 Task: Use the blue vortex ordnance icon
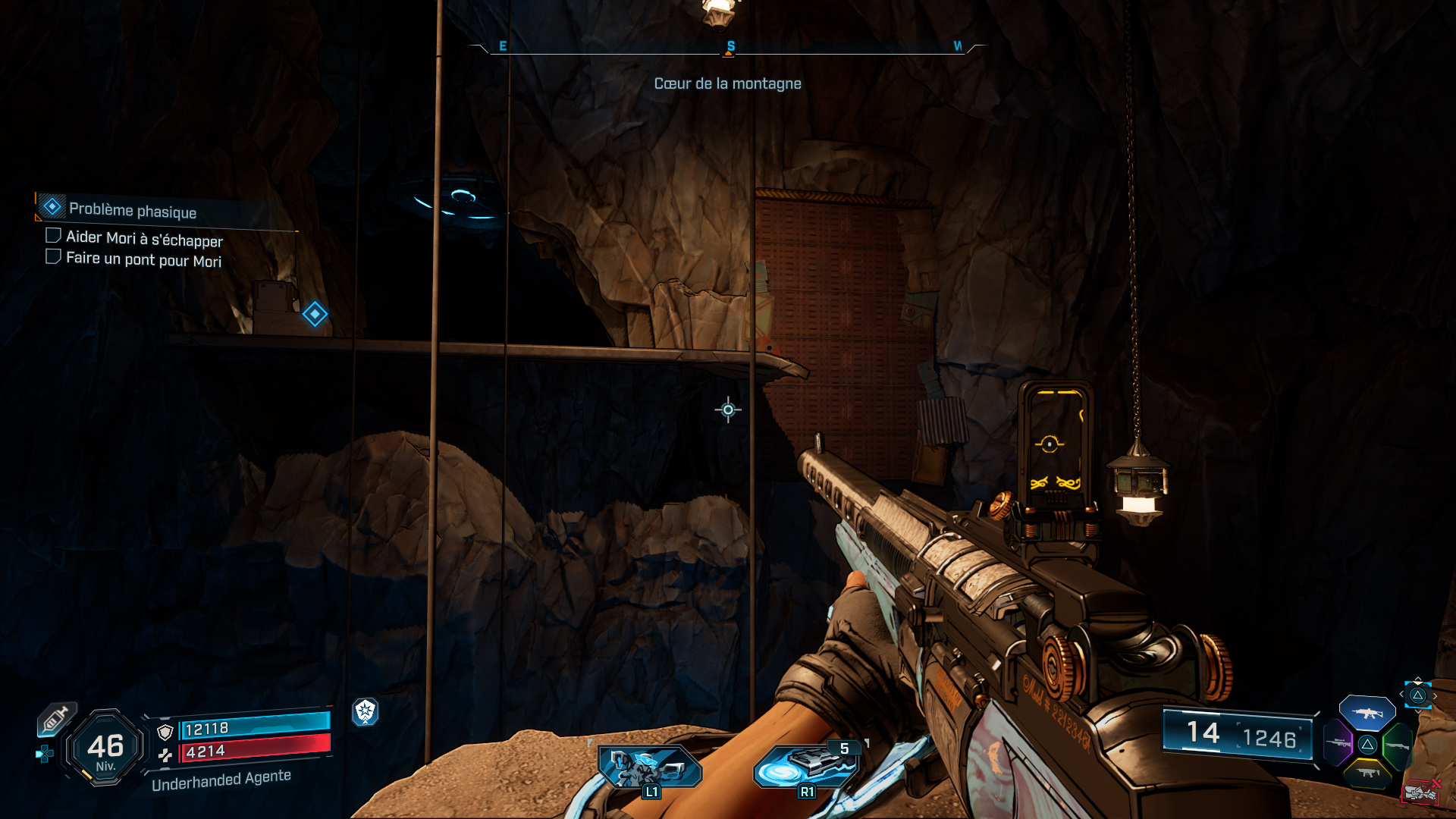(x=805, y=766)
